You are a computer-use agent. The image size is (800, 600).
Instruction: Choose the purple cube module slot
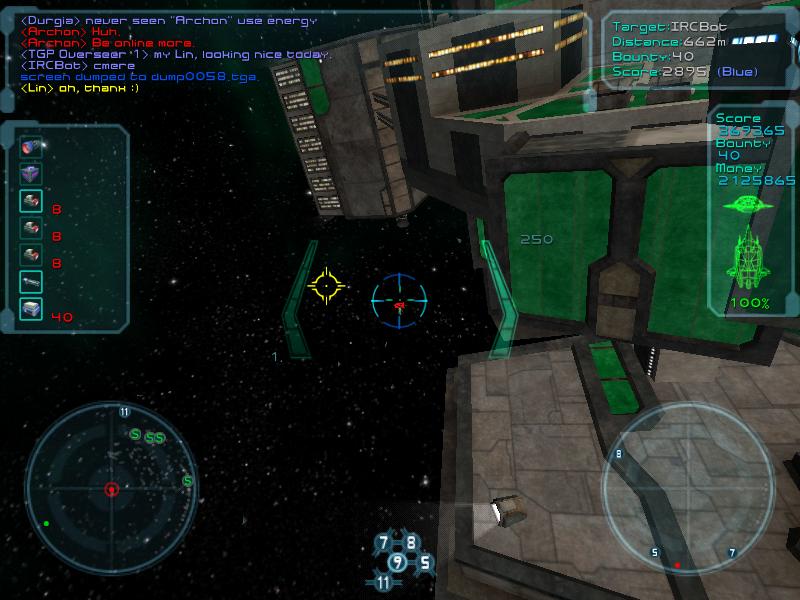point(31,174)
